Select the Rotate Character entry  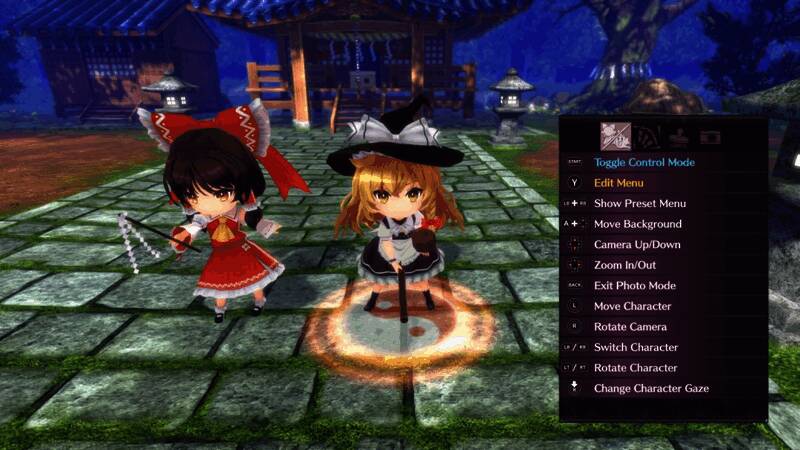click(636, 368)
